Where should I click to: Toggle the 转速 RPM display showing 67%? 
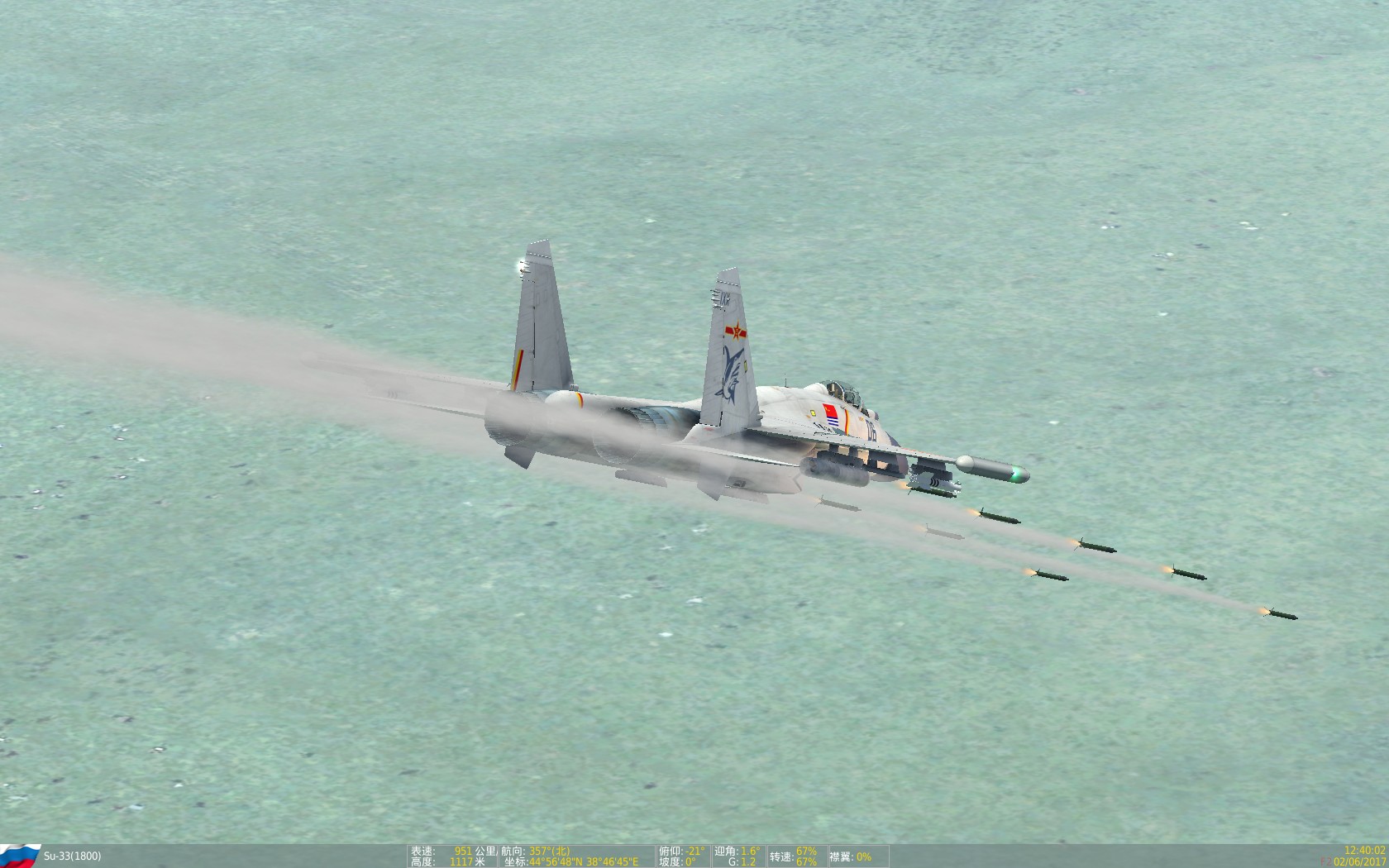[794, 854]
